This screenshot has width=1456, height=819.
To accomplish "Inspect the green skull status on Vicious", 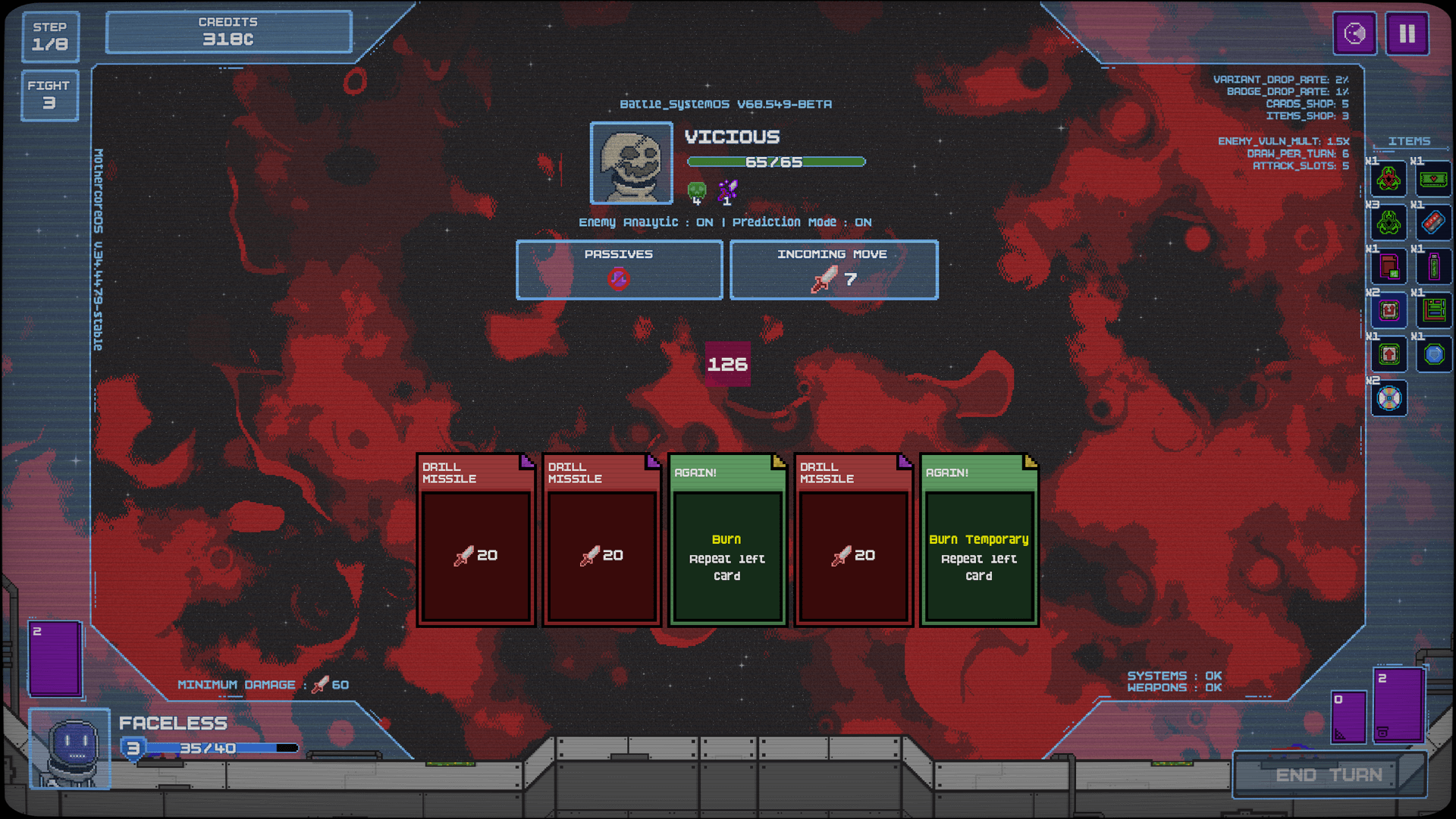I will [696, 191].
